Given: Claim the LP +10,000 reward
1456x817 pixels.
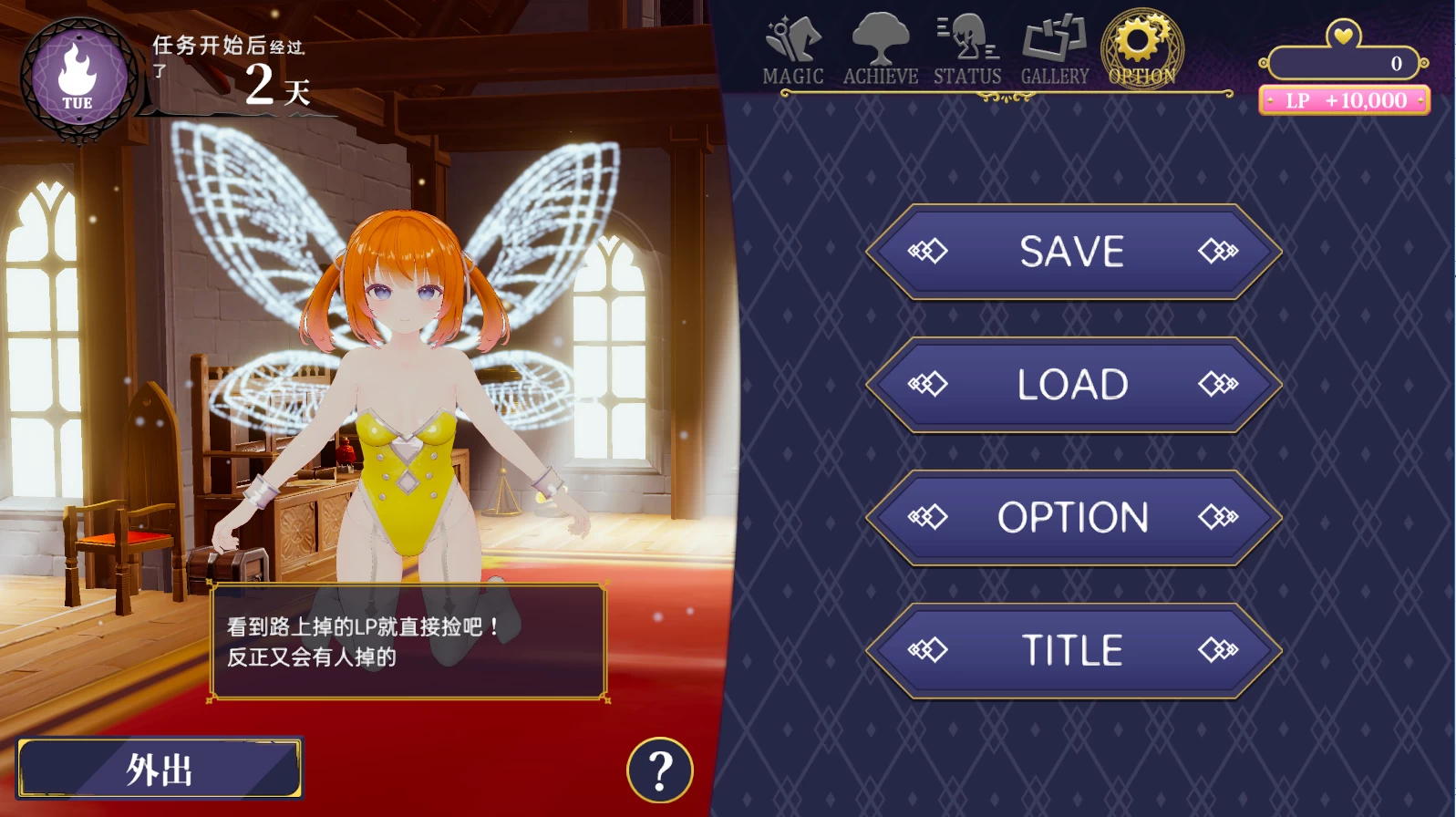Looking at the screenshot, I should click(x=1342, y=100).
